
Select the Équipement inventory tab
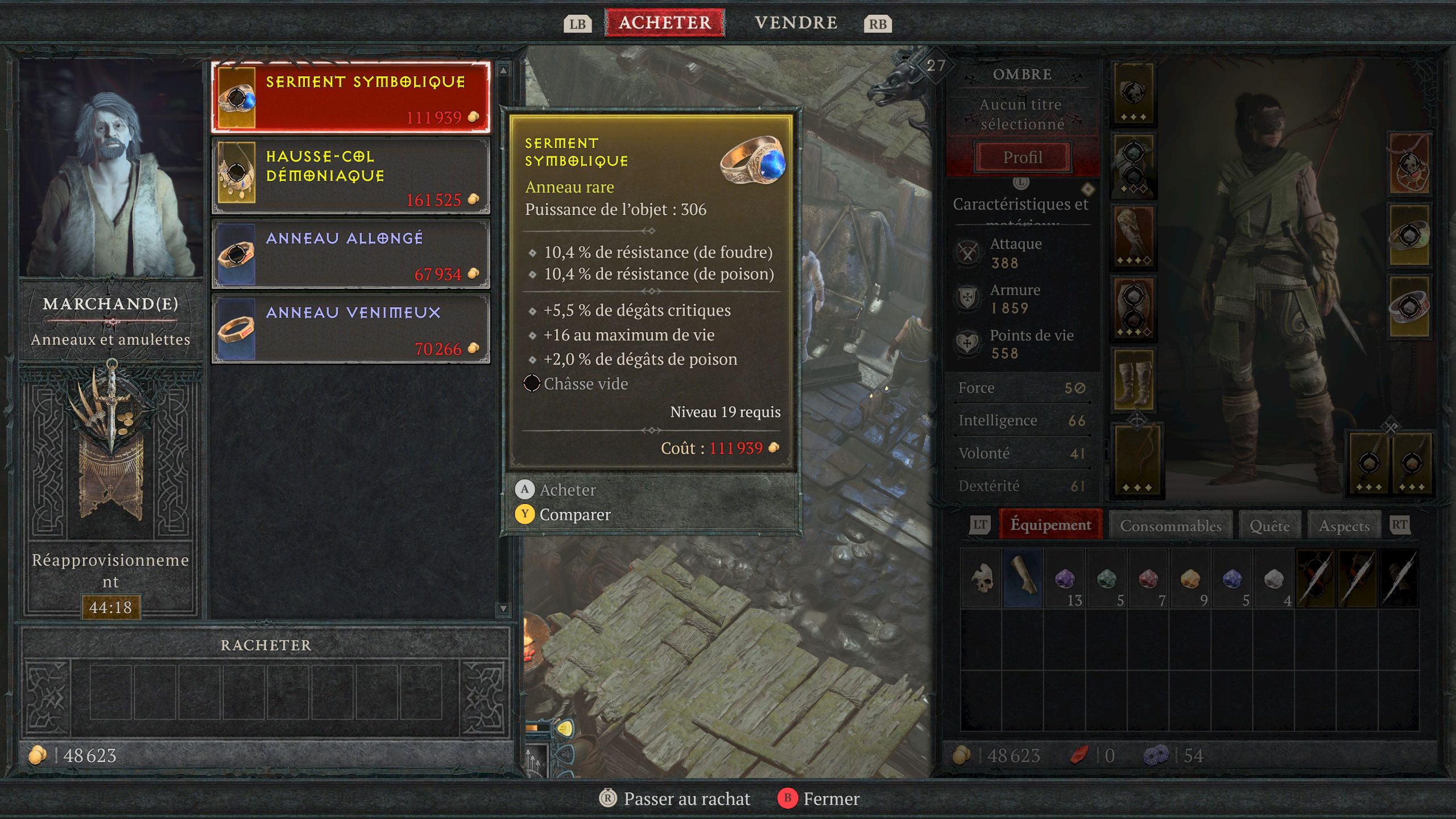tap(1050, 524)
